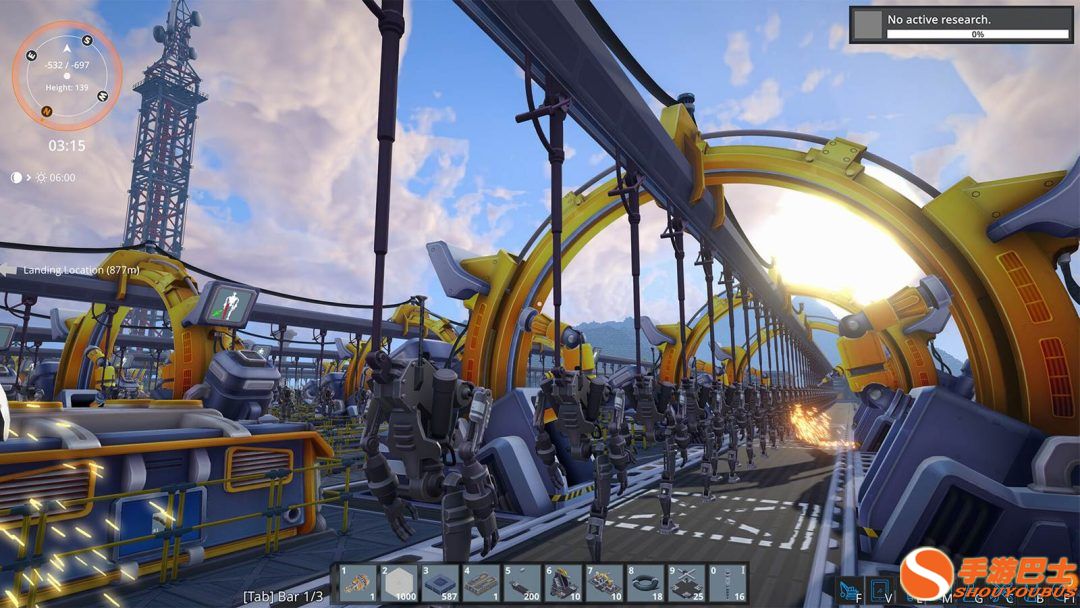Open the blueprint icon labeled V
The height and width of the screenshot is (608, 1080).
[879, 589]
